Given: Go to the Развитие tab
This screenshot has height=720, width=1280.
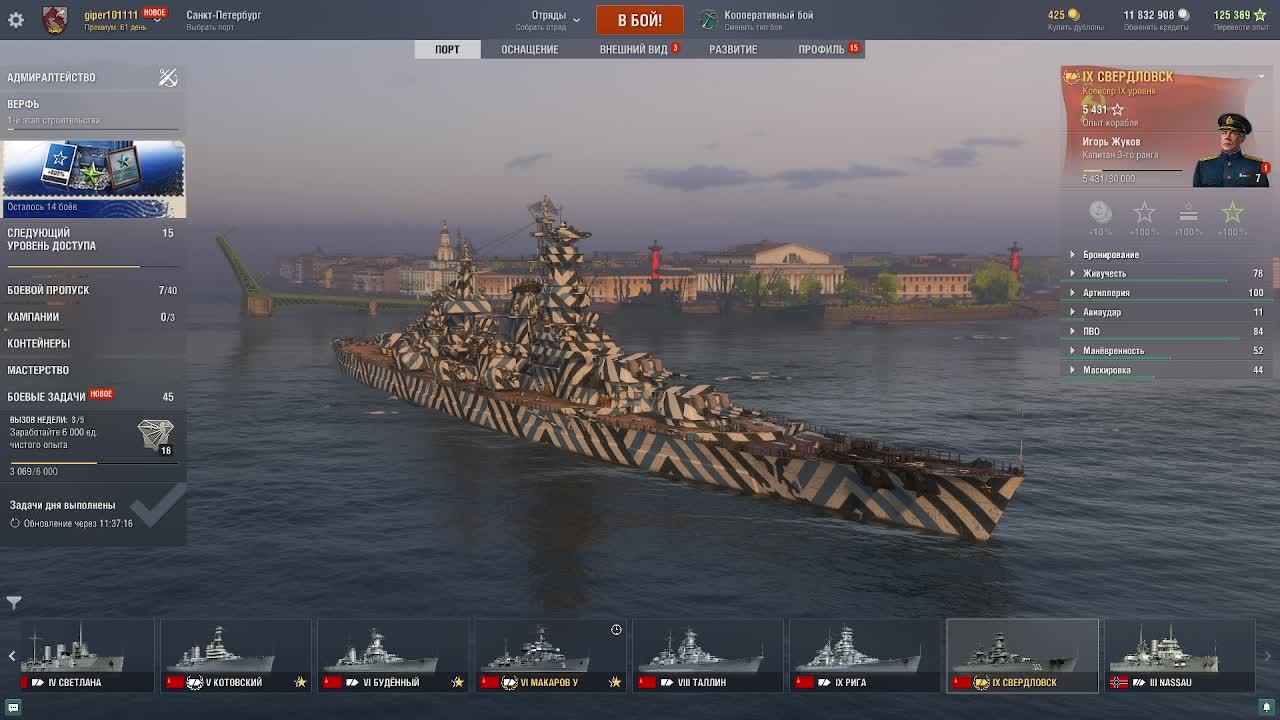Looking at the screenshot, I should [733, 49].
